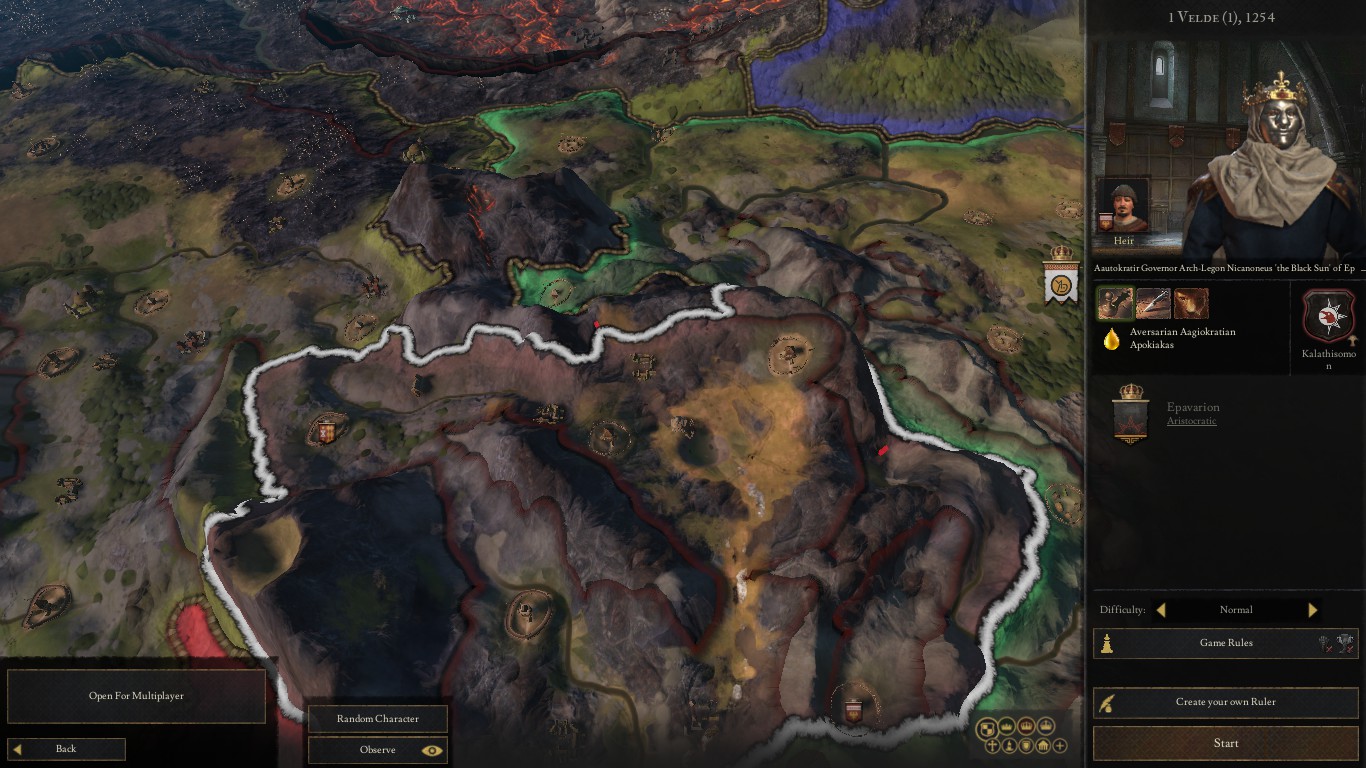
Task: Expand more map modes with the plus icon
Action: pos(1058,745)
